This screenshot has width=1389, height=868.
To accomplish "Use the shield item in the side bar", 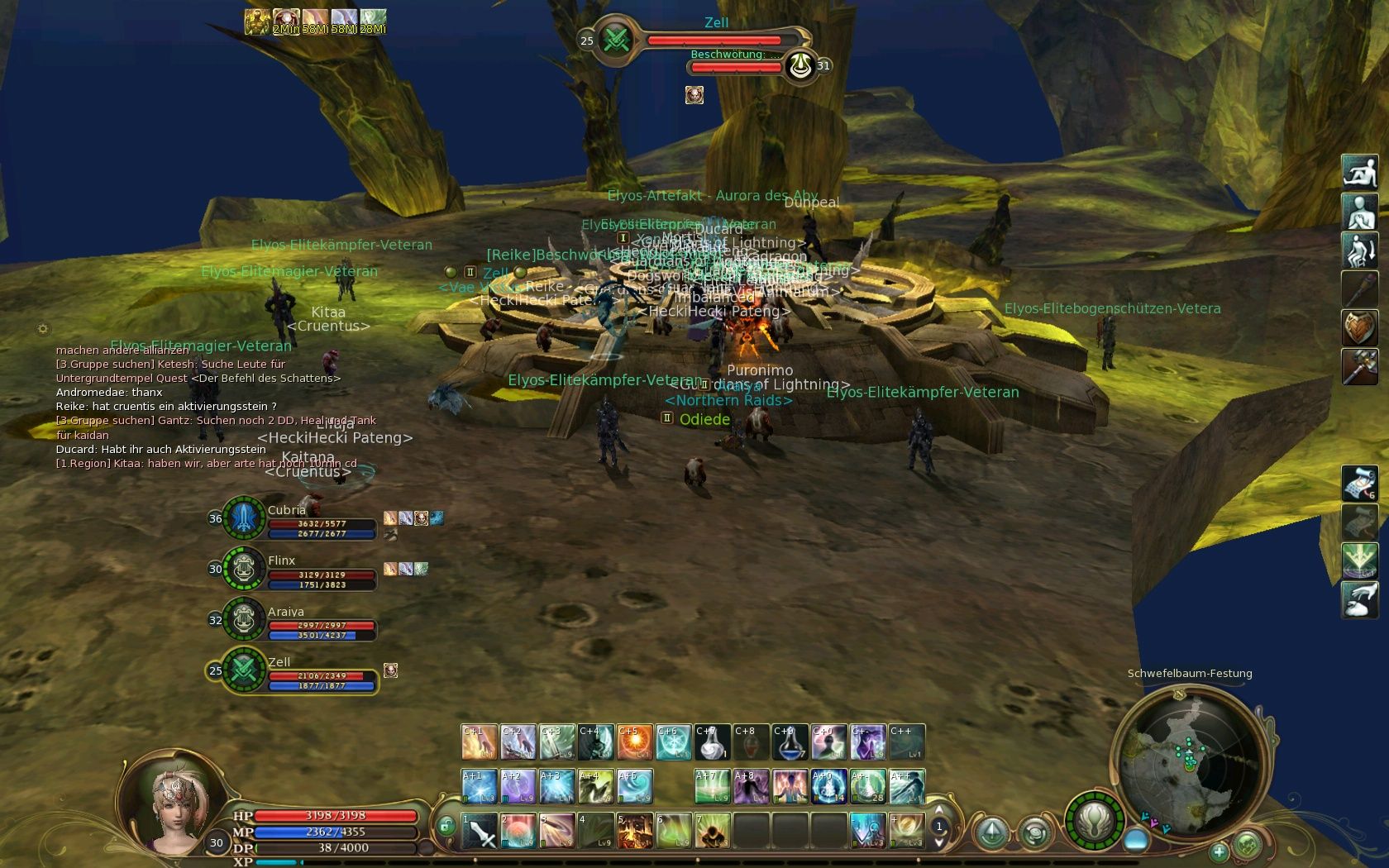I will [1359, 328].
